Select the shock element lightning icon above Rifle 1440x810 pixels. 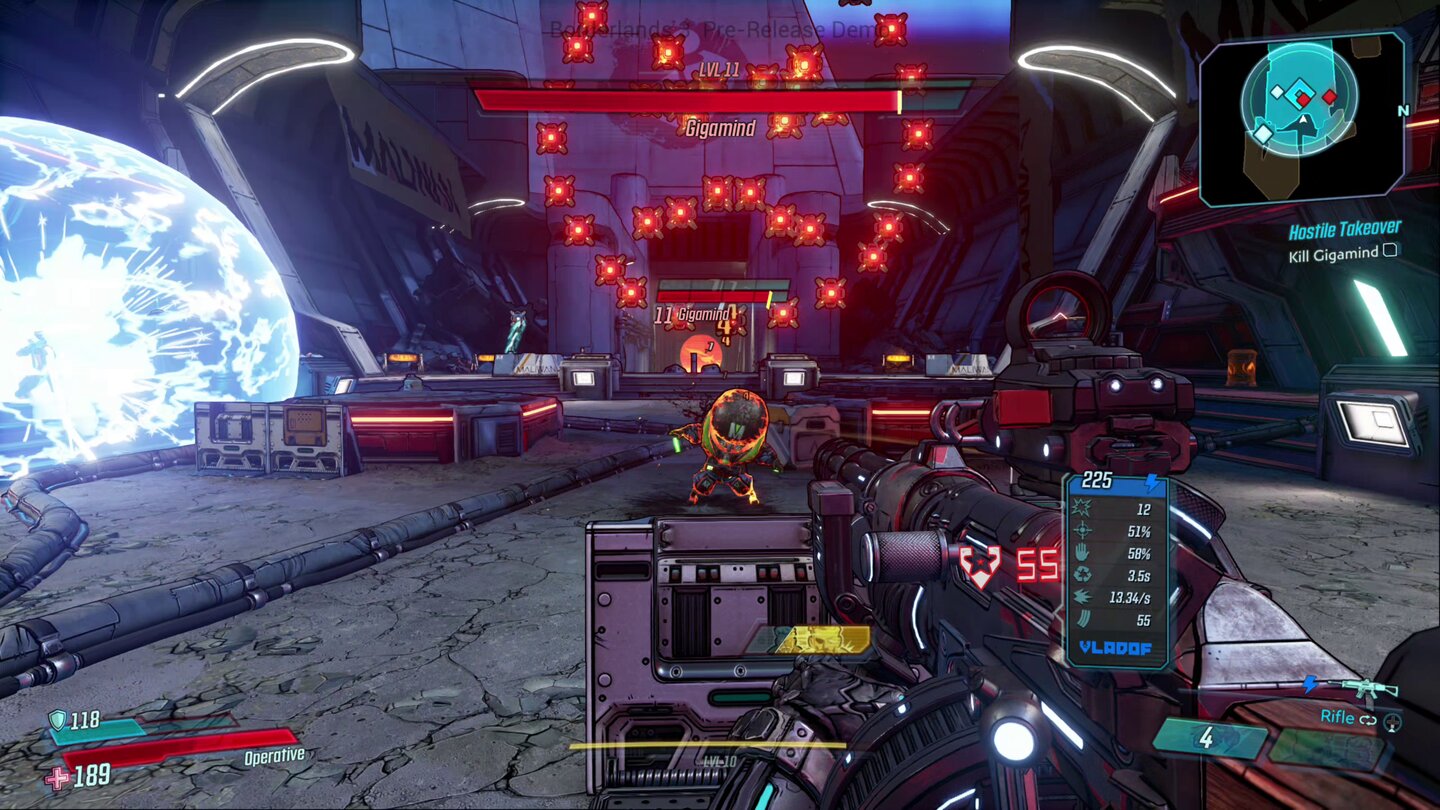point(1310,685)
